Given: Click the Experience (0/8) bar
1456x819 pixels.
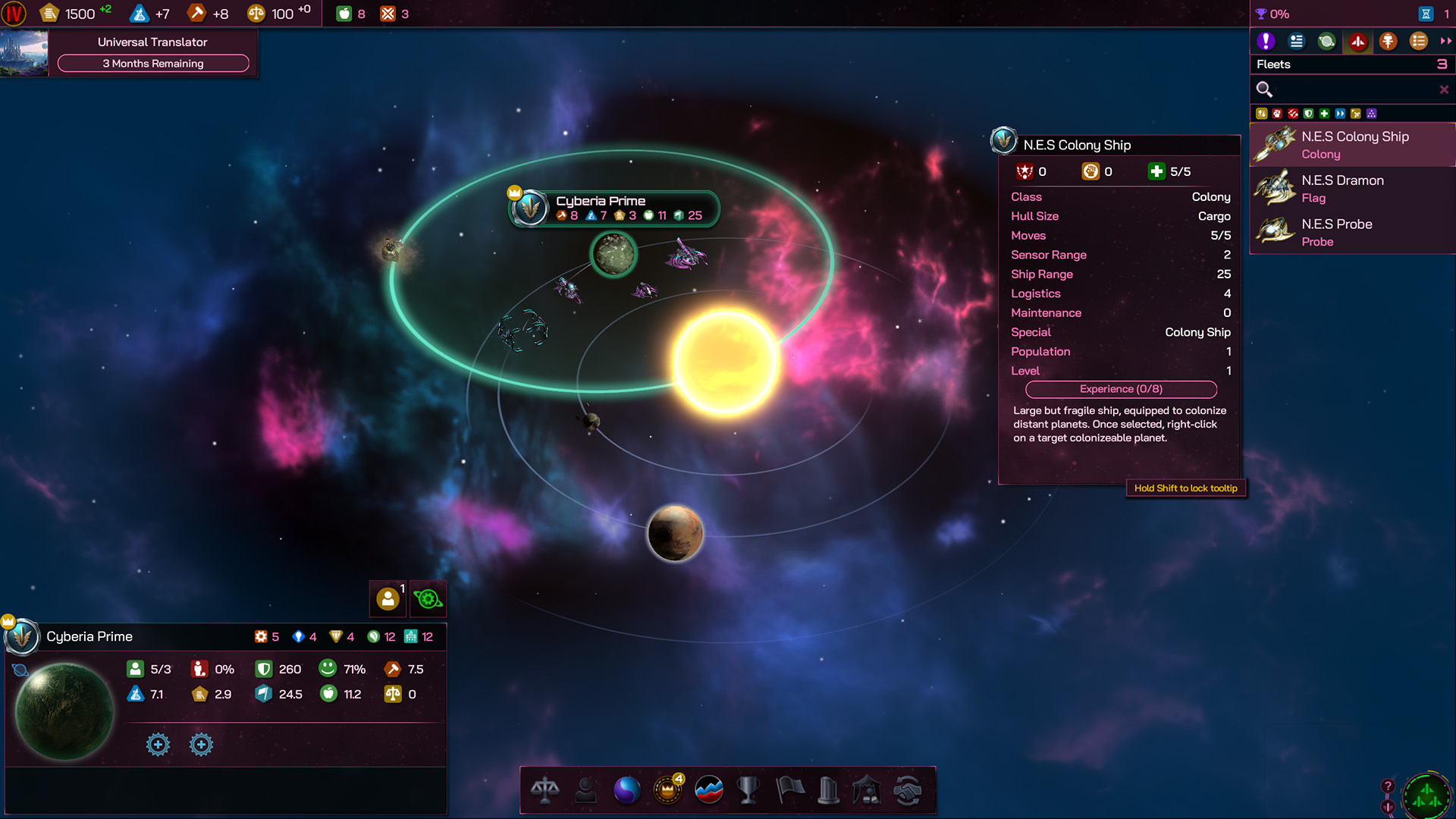Looking at the screenshot, I should 1121,389.
